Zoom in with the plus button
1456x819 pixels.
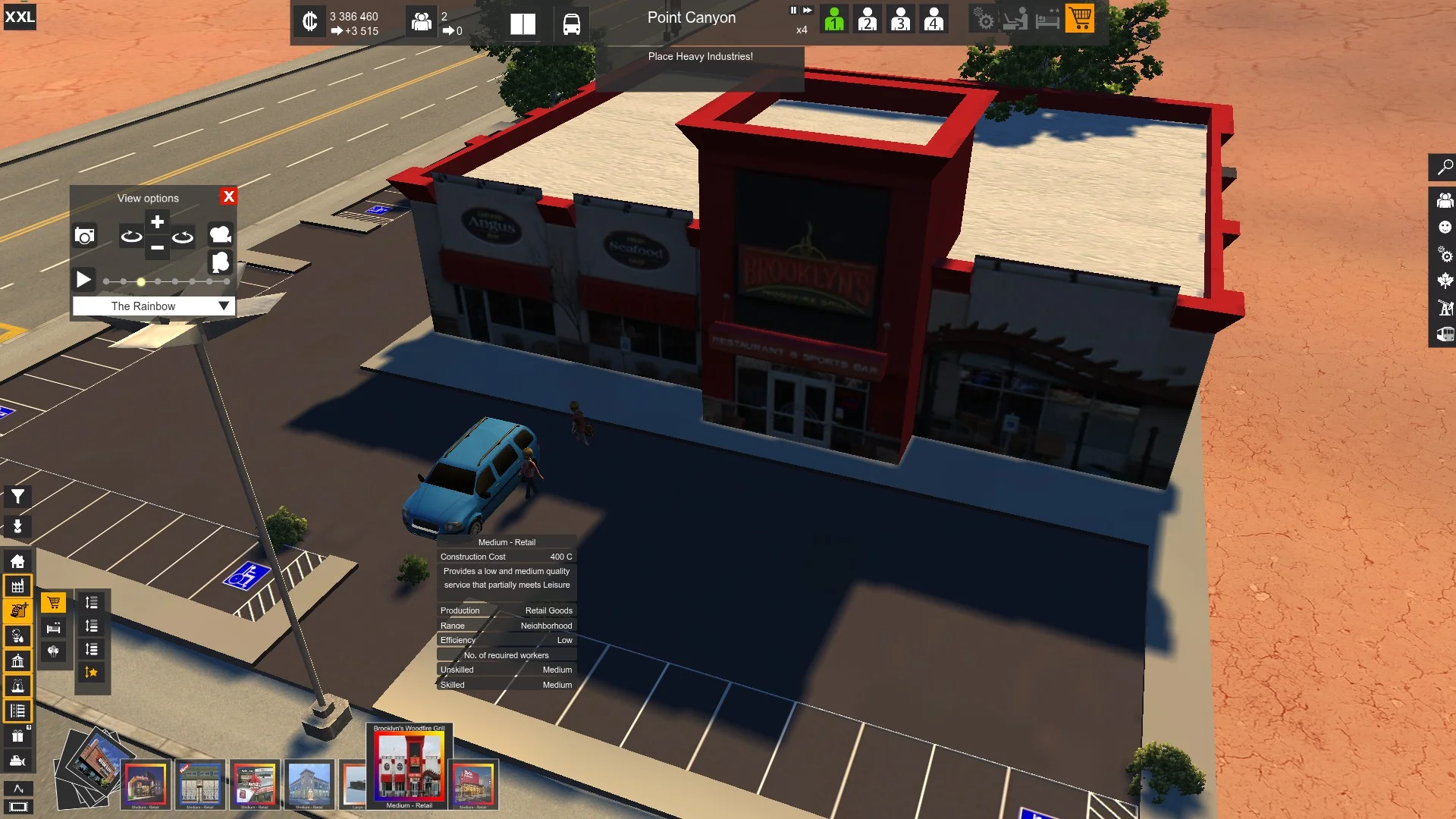[157, 222]
